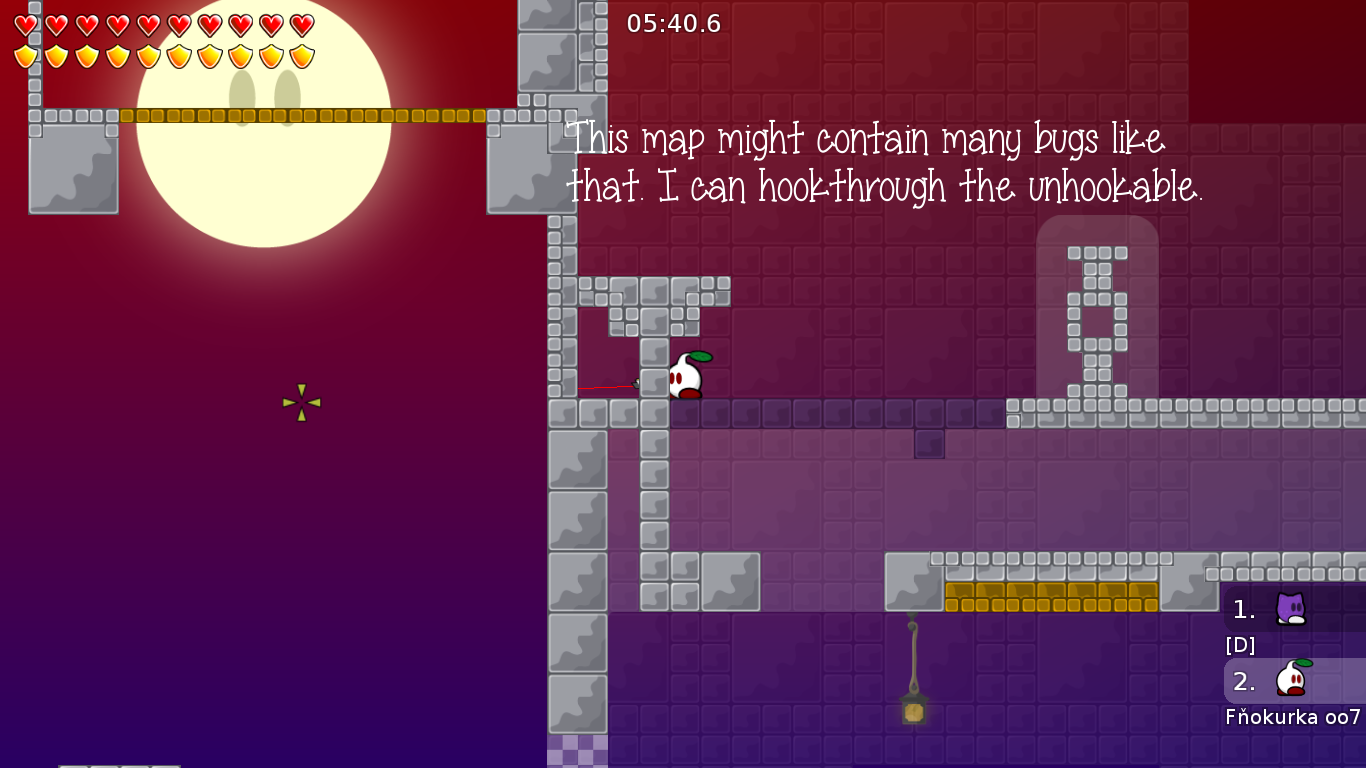The height and width of the screenshot is (768, 1366).
Task: Click the player's white tee character
Action: (686, 377)
